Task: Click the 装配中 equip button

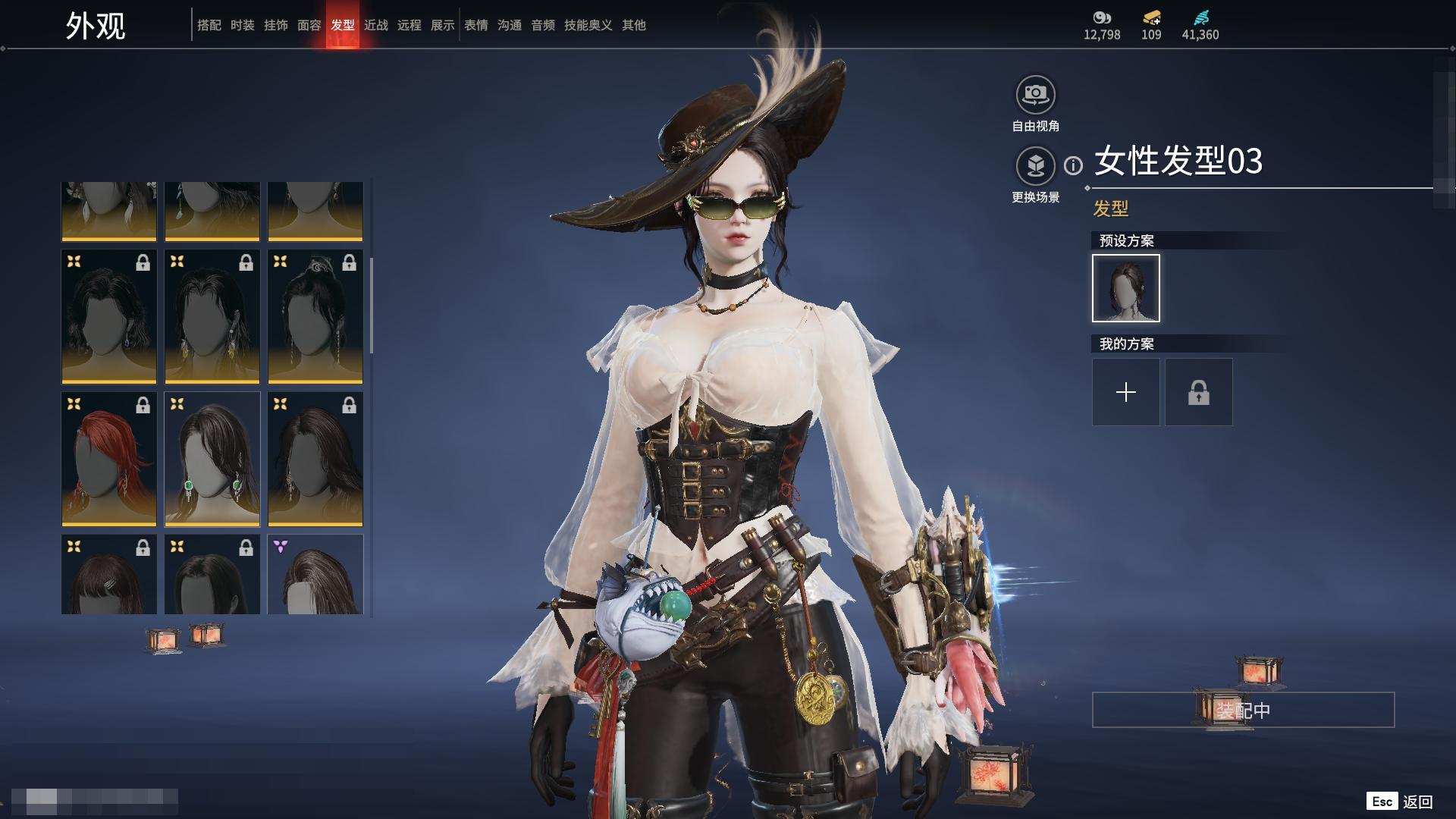Action: point(1243,710)
